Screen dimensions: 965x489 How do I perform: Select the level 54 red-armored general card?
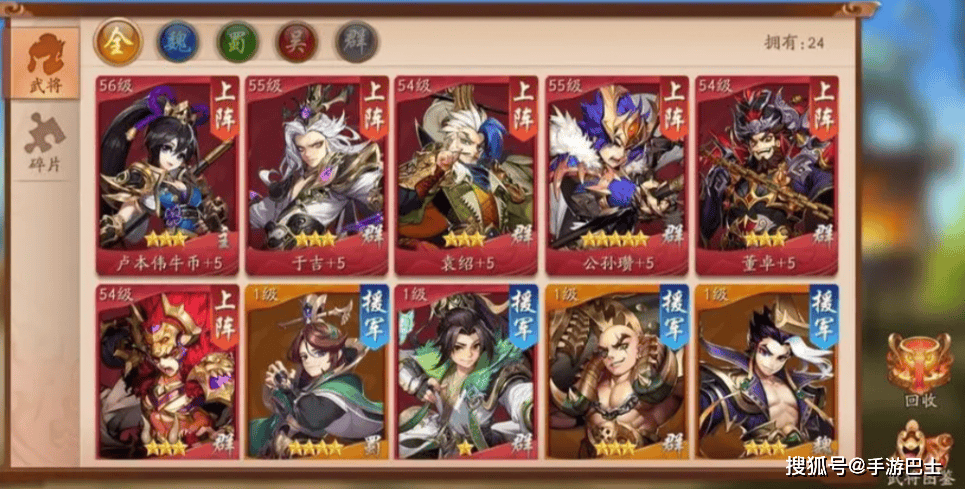click(x=168, y=372)
